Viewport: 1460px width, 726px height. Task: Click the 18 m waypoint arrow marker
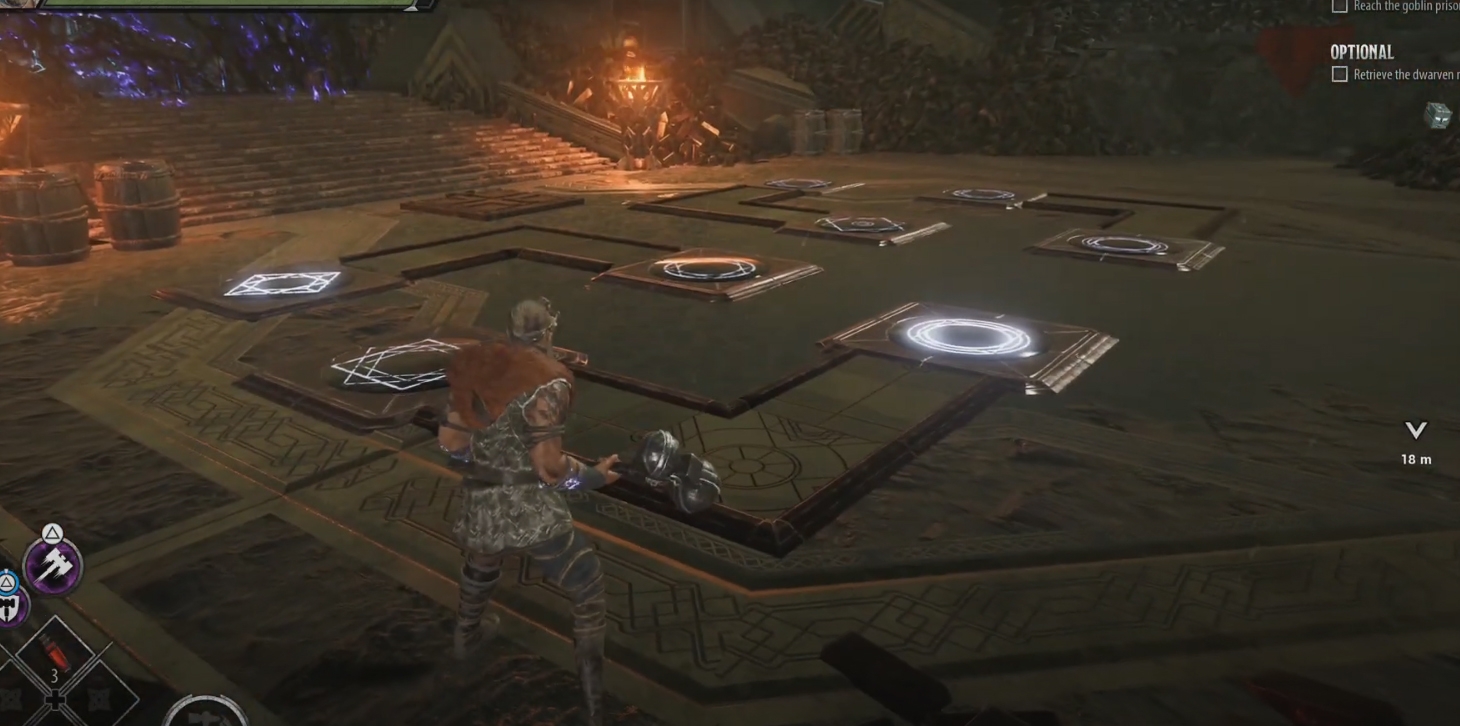pos(1416,431)
